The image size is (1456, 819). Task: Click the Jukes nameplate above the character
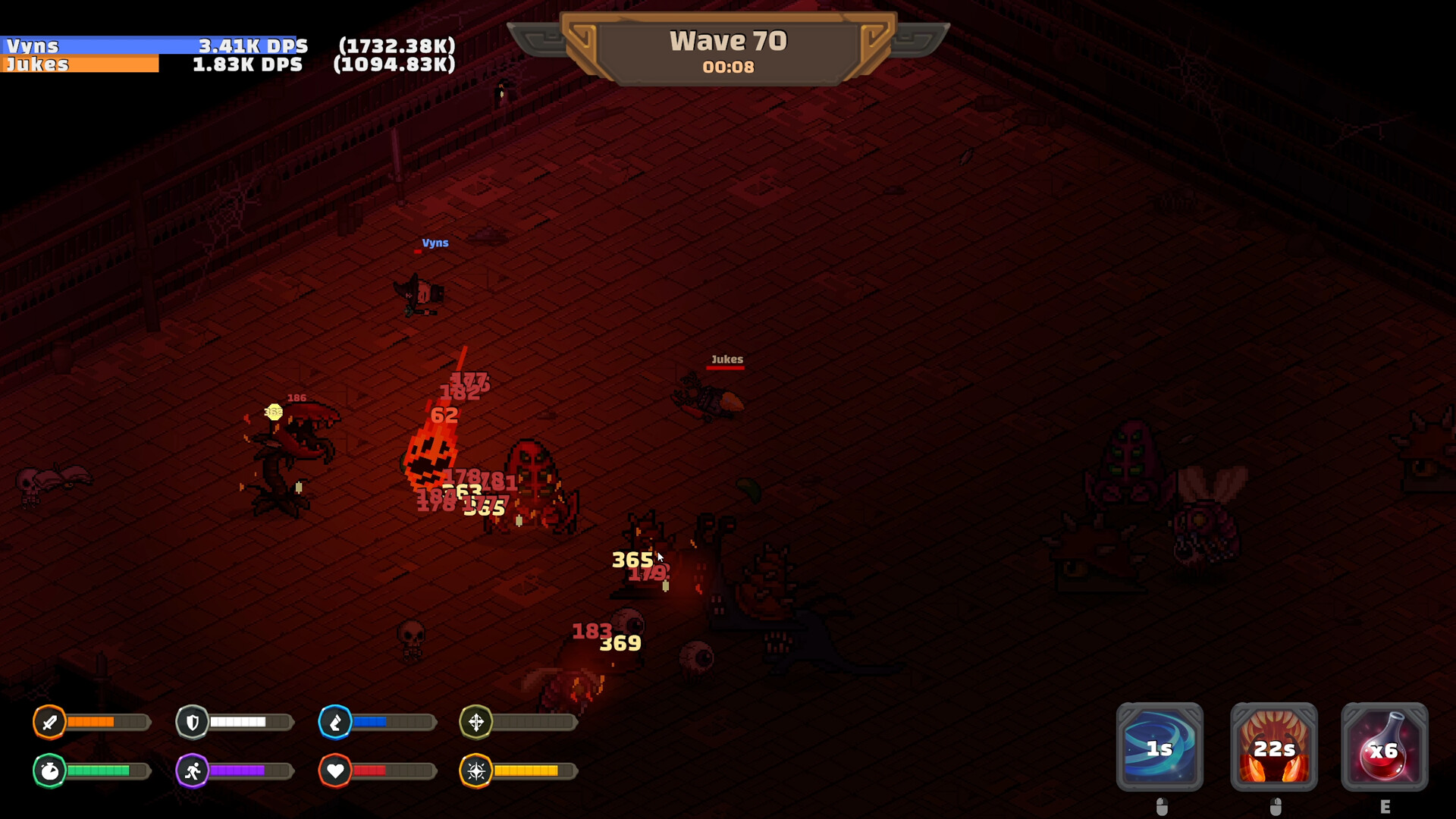pyautogui.click(x=726, y=357)
